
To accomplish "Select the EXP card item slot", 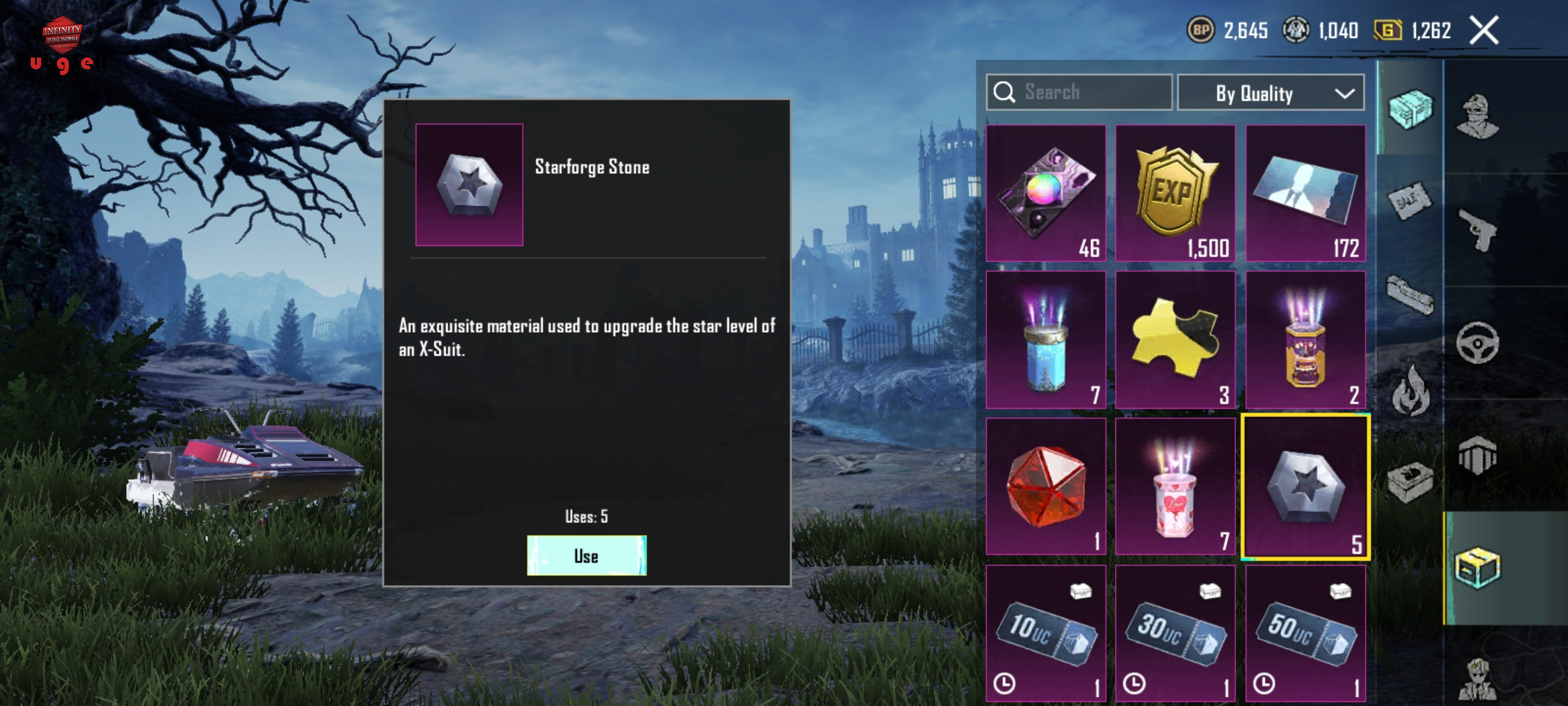I will click(1175, 193).
